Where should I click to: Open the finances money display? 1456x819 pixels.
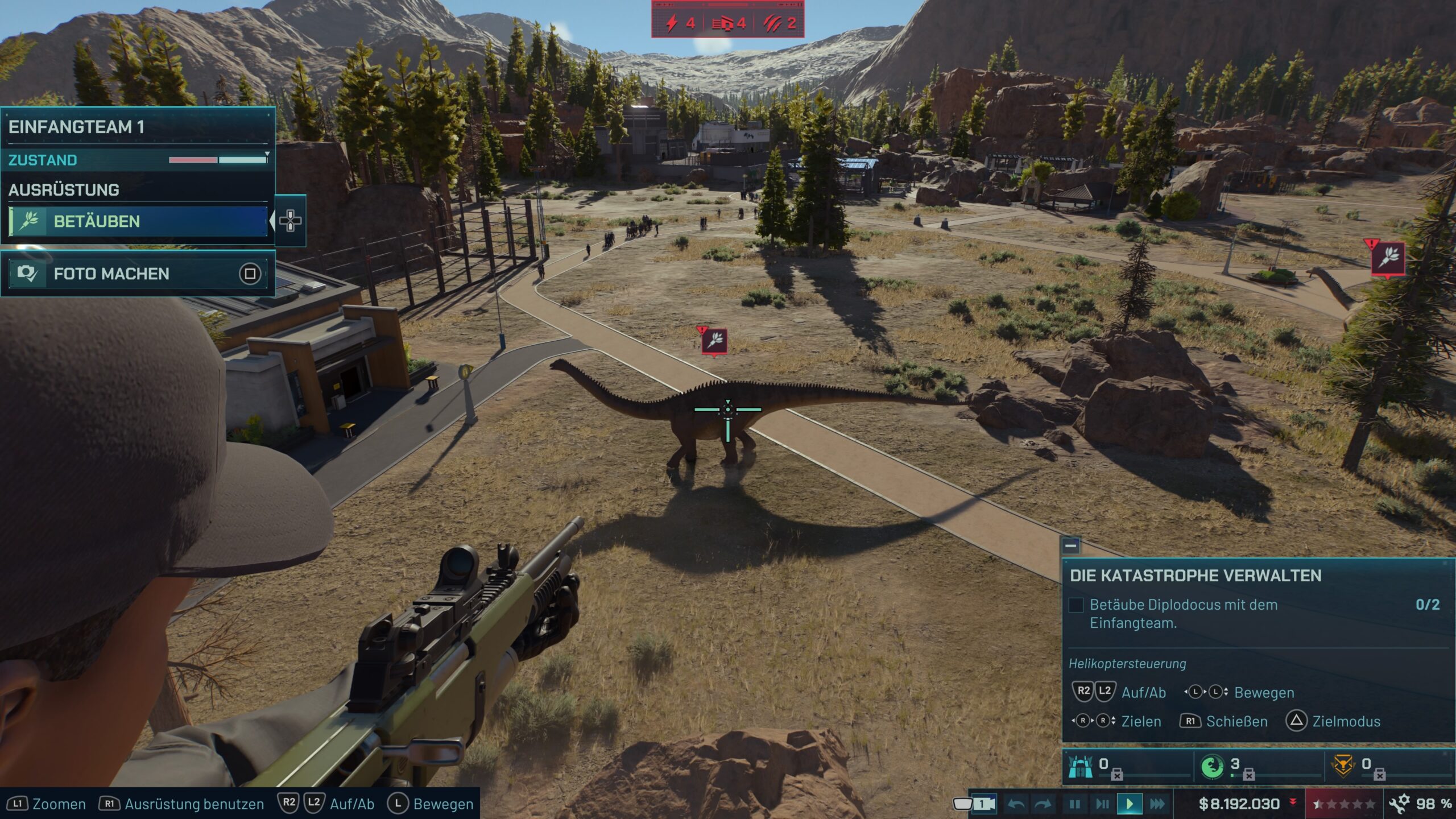pos(1240,804)
